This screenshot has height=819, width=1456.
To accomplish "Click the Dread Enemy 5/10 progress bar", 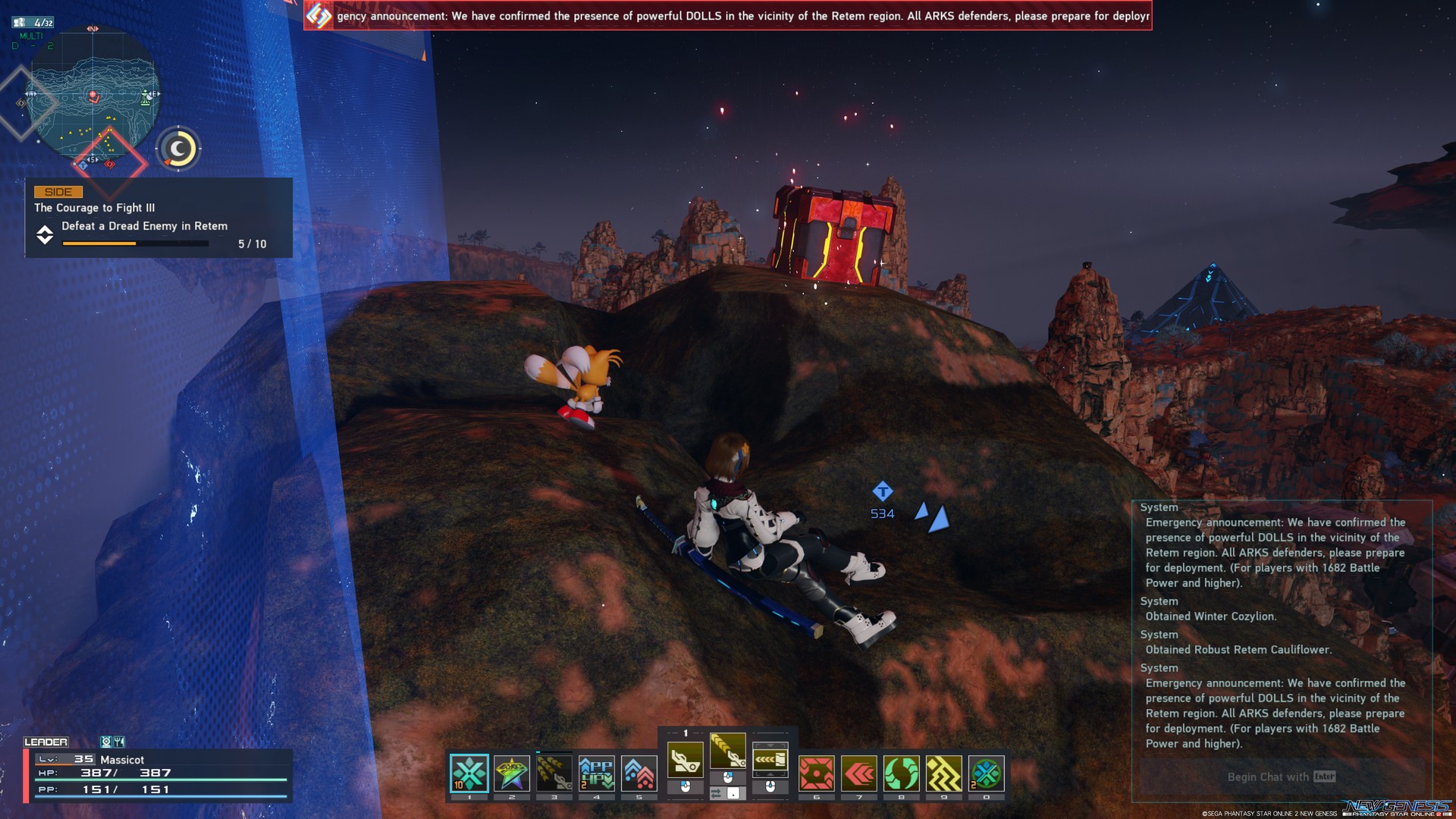I will 134,244.
